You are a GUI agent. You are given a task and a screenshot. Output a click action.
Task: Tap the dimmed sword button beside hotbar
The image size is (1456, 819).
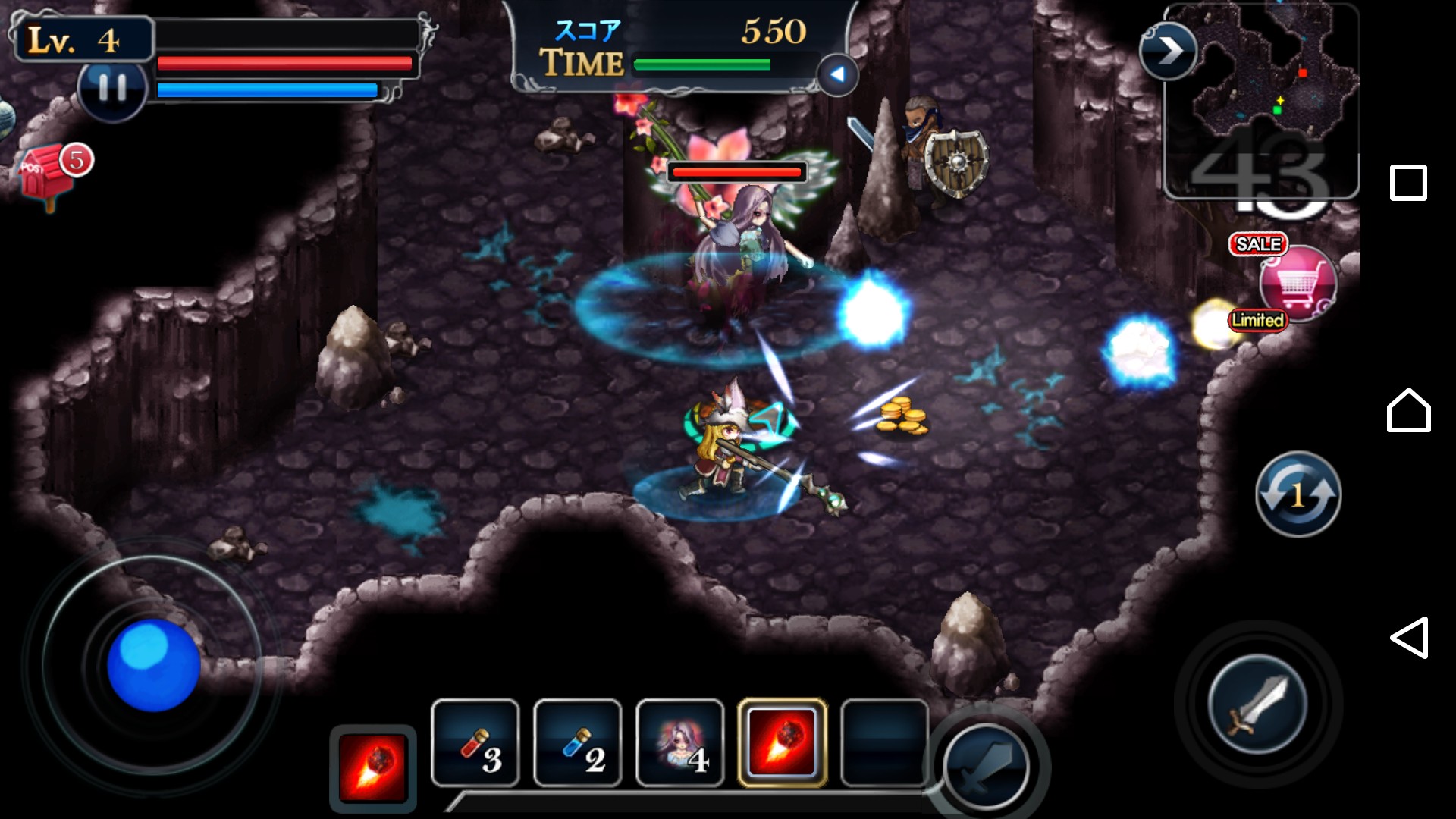[986, 767]
